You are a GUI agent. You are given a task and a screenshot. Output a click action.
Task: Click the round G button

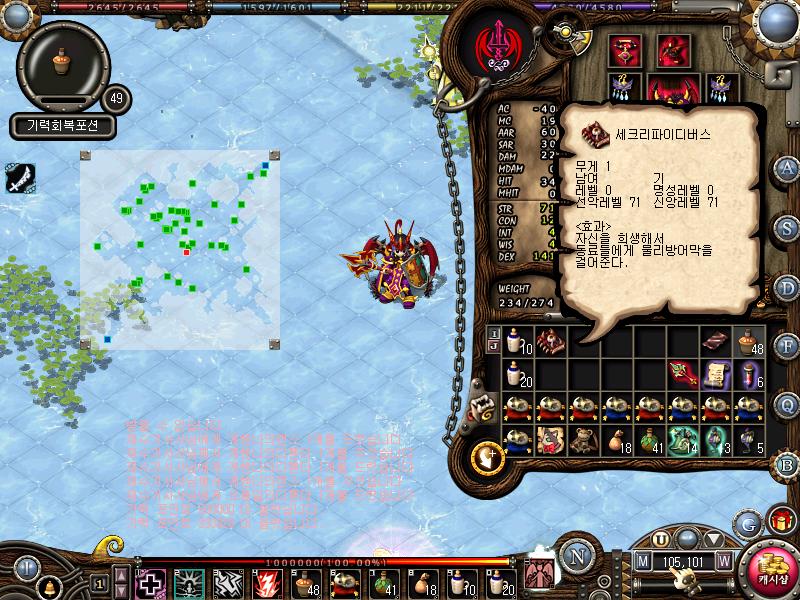[x=748, y=523]
